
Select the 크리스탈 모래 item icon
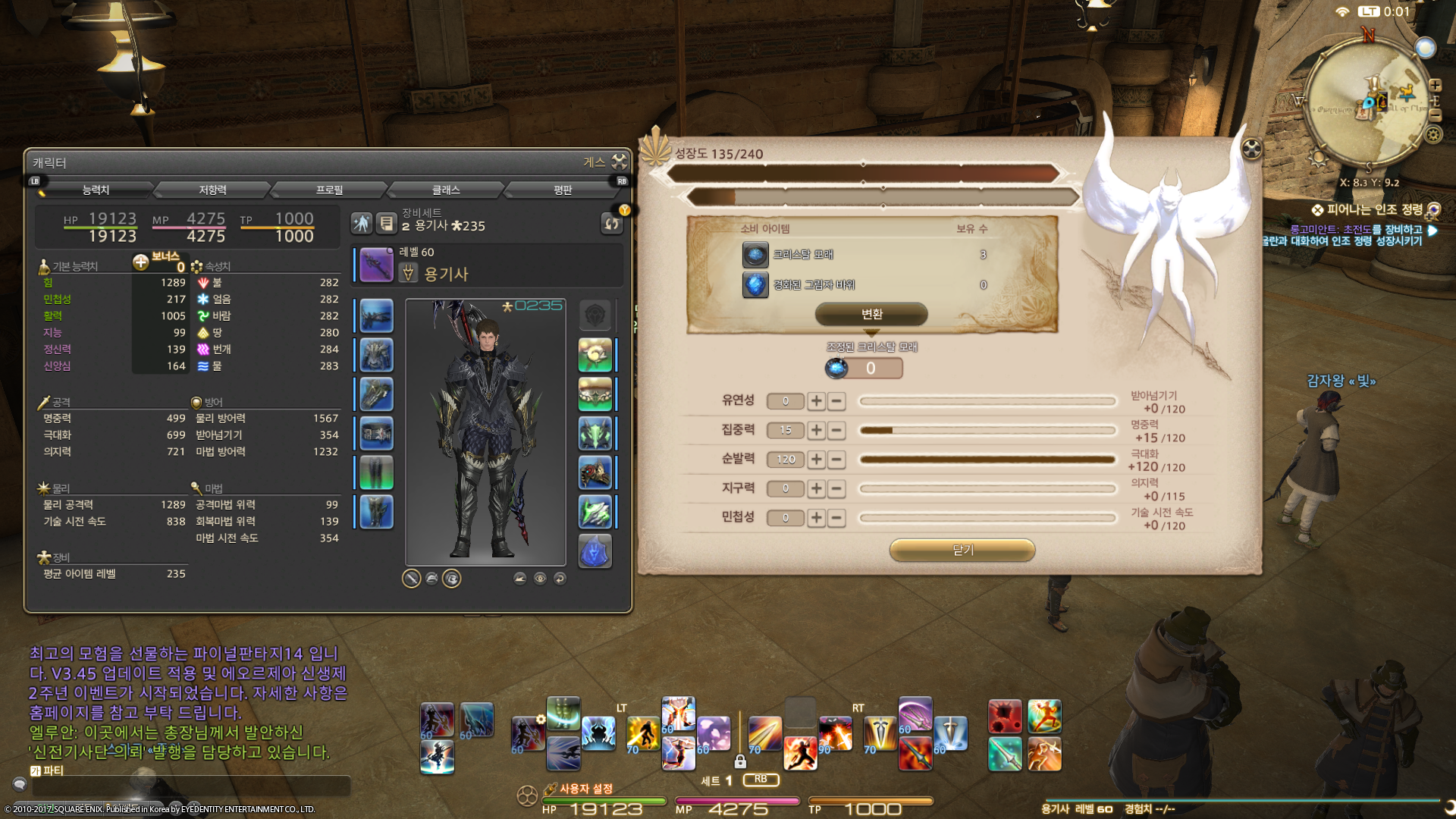pyautogui.click(x=755, y=255)
